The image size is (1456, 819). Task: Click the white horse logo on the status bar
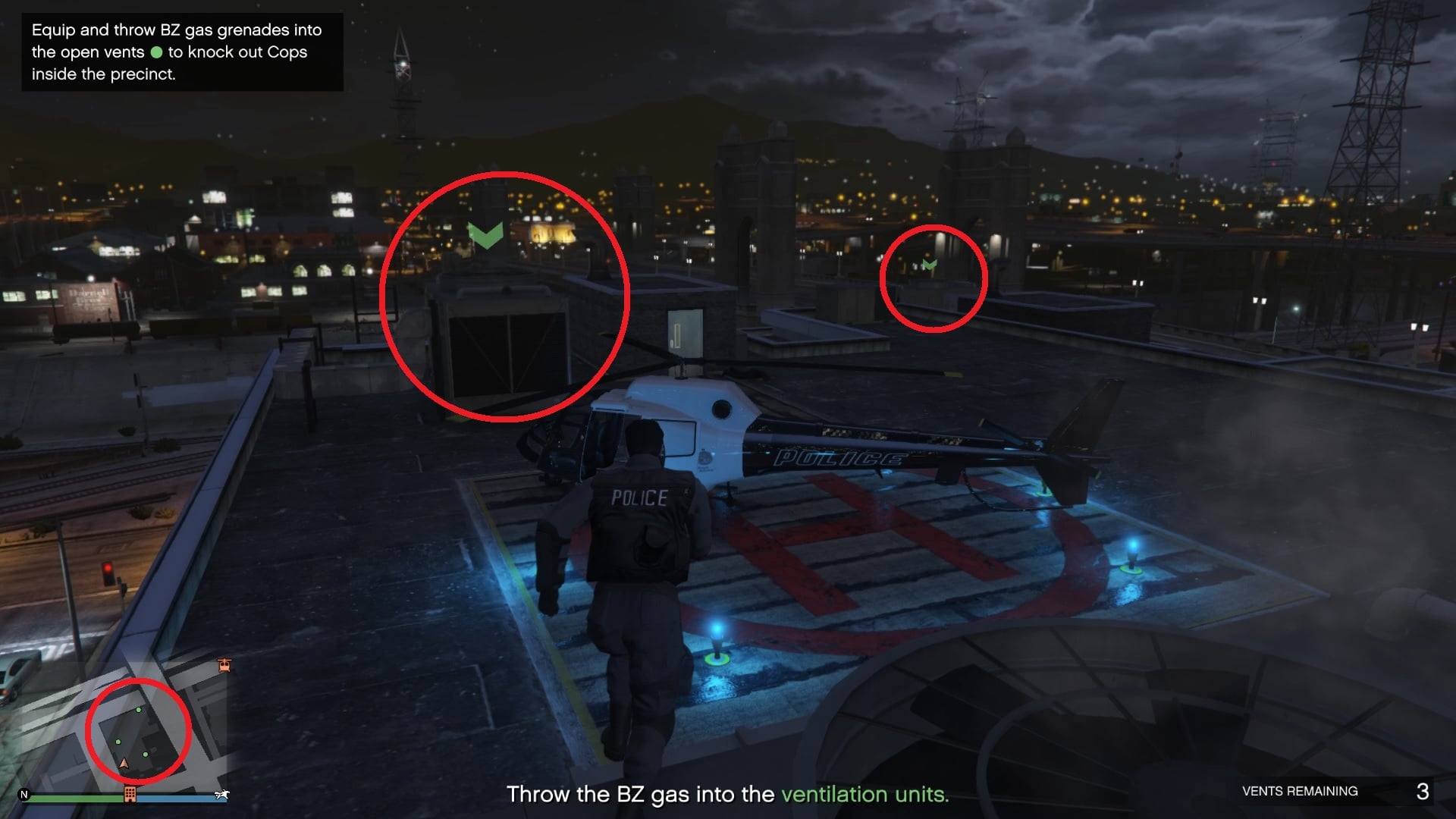pyautogui.click(x=222, y=794)
